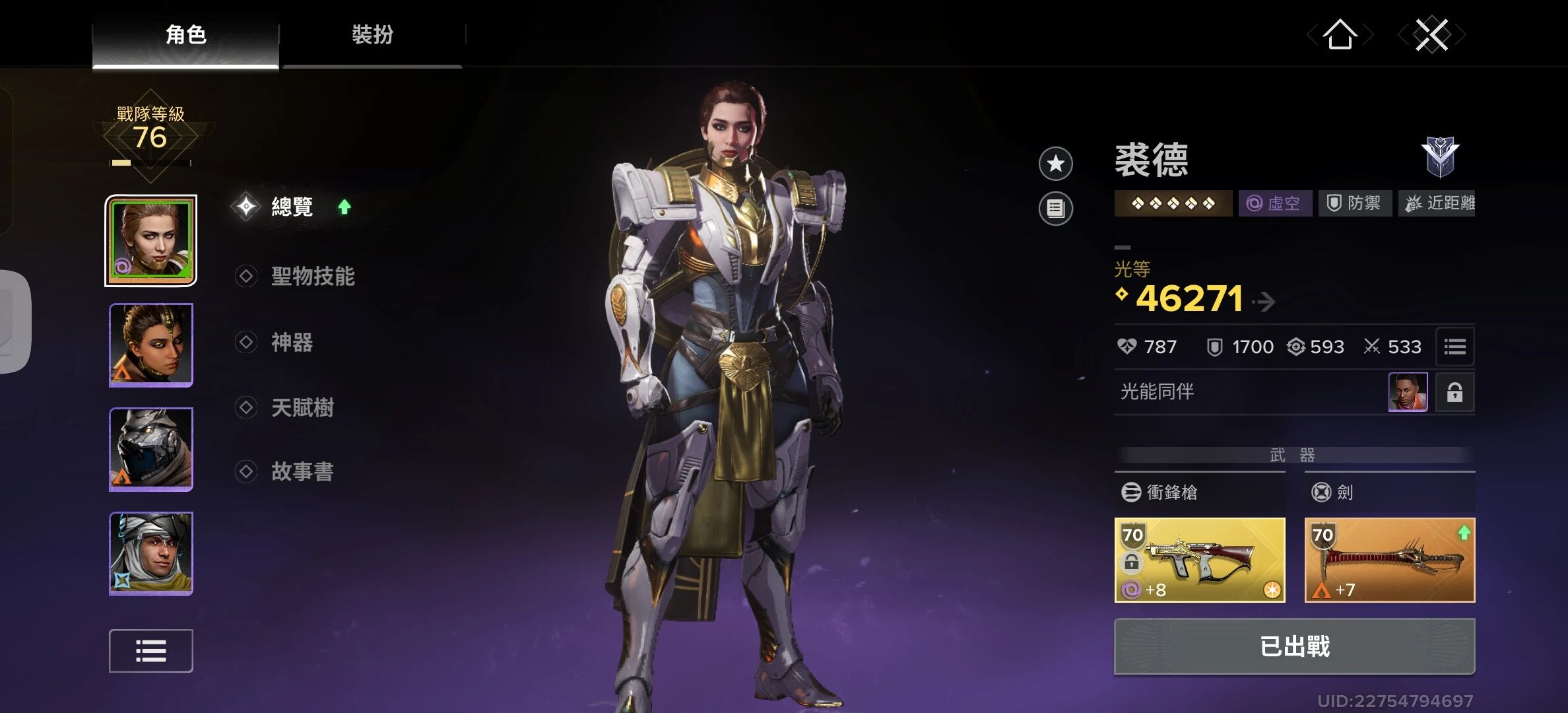
Task: Open the 總覽 overview section
Action: [292, 207]
